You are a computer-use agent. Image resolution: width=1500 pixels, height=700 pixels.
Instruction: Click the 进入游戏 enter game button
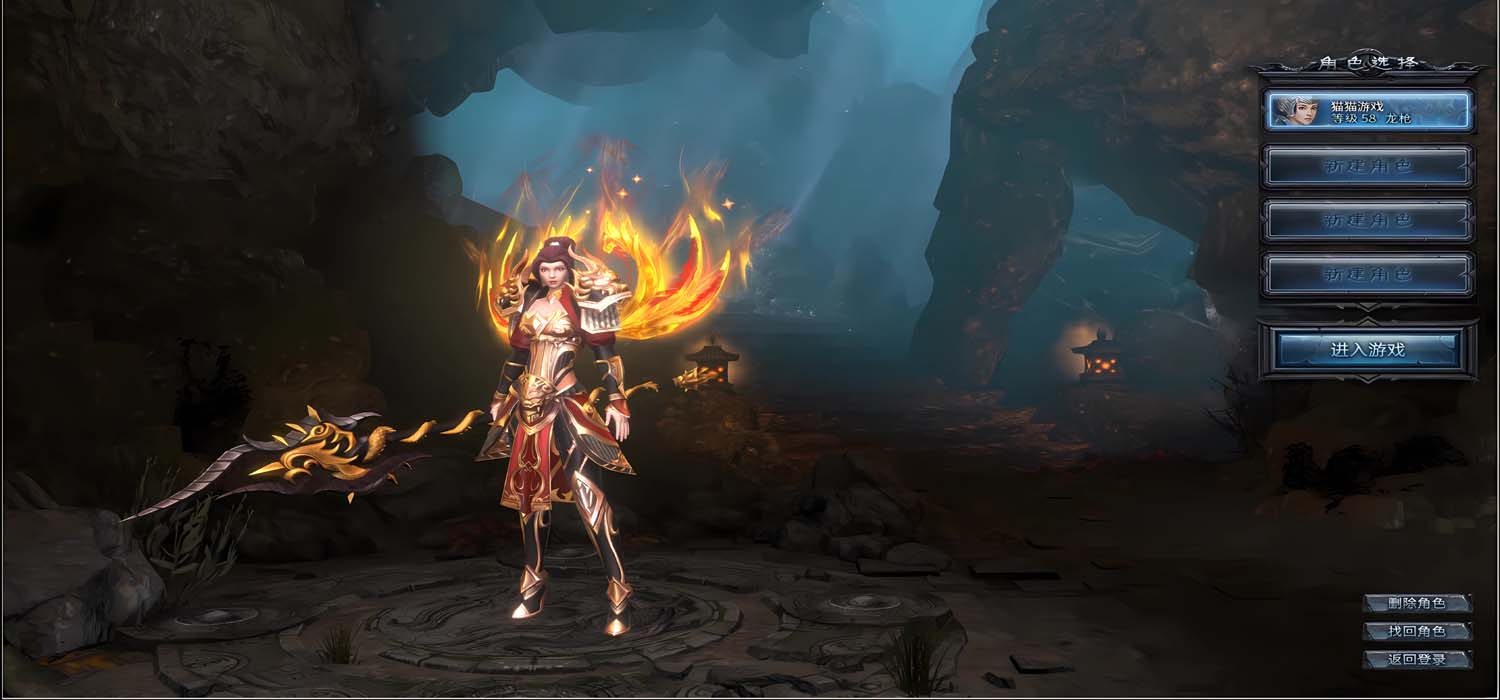coord(1368,349)
